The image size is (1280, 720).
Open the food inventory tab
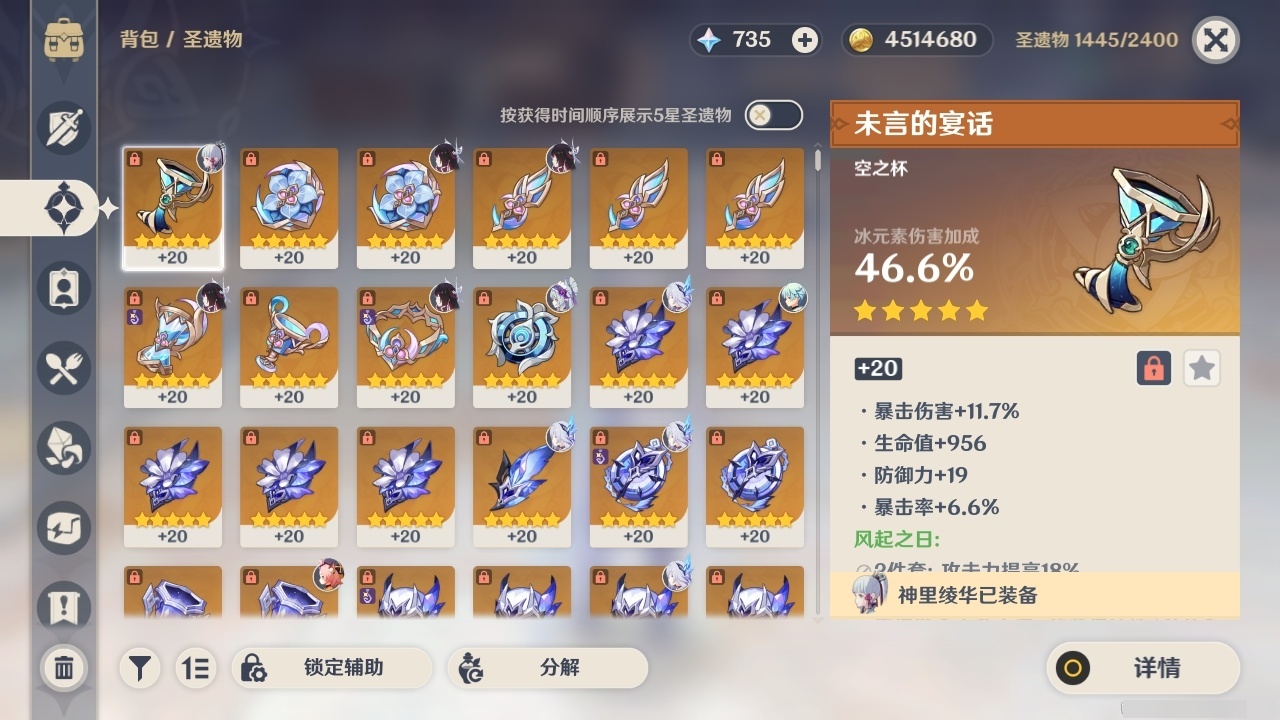(x=63, y=368)
